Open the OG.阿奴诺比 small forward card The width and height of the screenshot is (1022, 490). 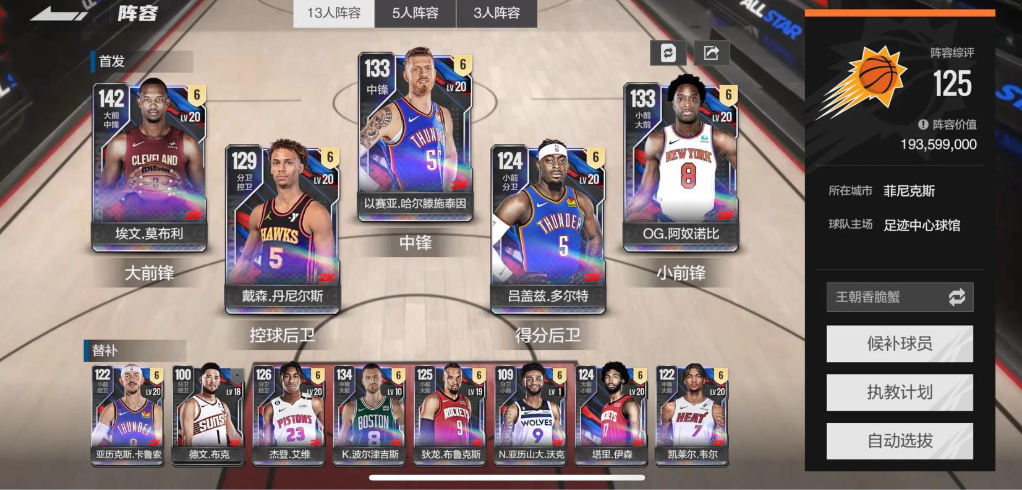click(681, 165)
